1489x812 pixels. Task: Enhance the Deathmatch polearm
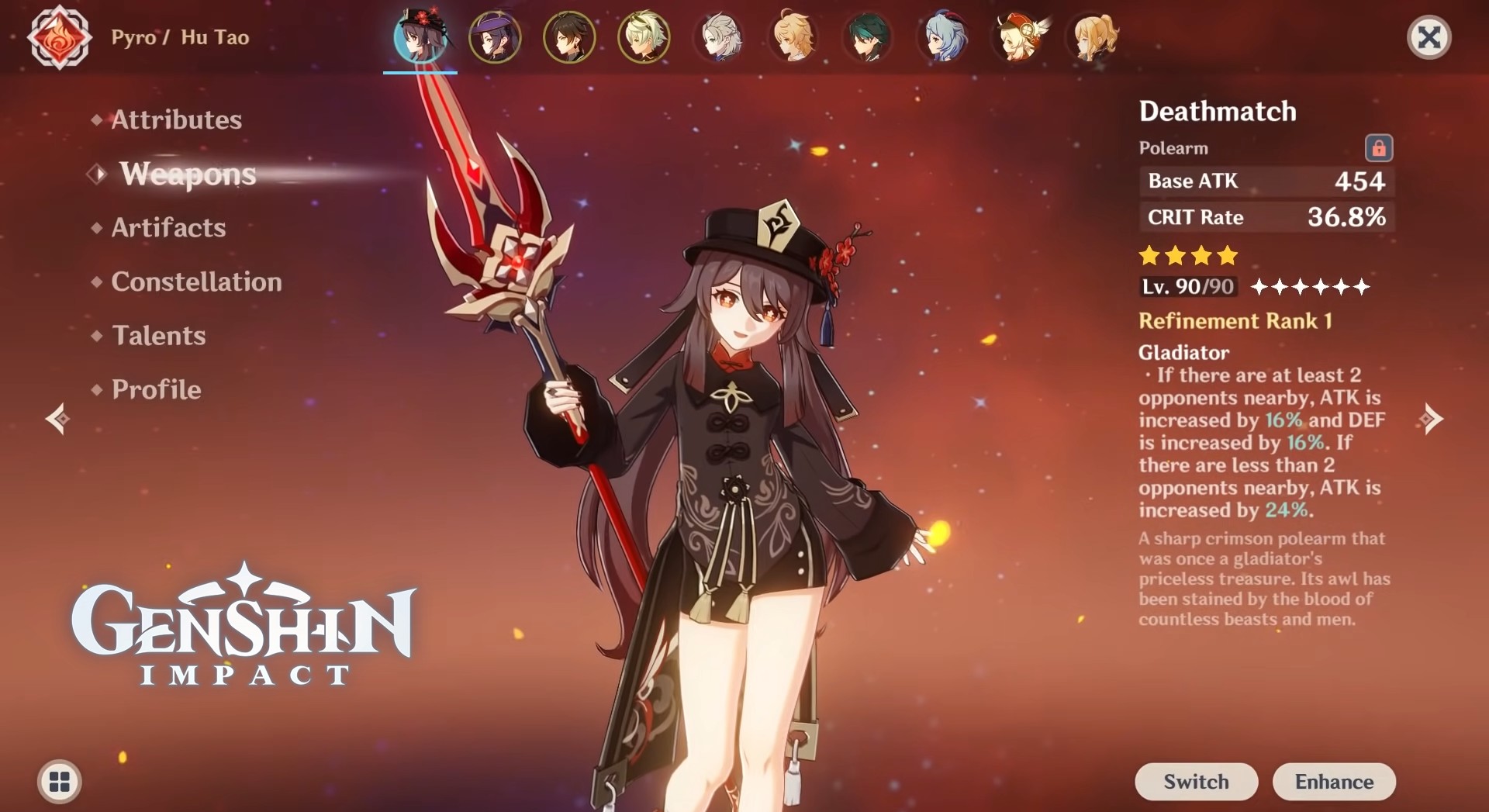point(1334,781)
